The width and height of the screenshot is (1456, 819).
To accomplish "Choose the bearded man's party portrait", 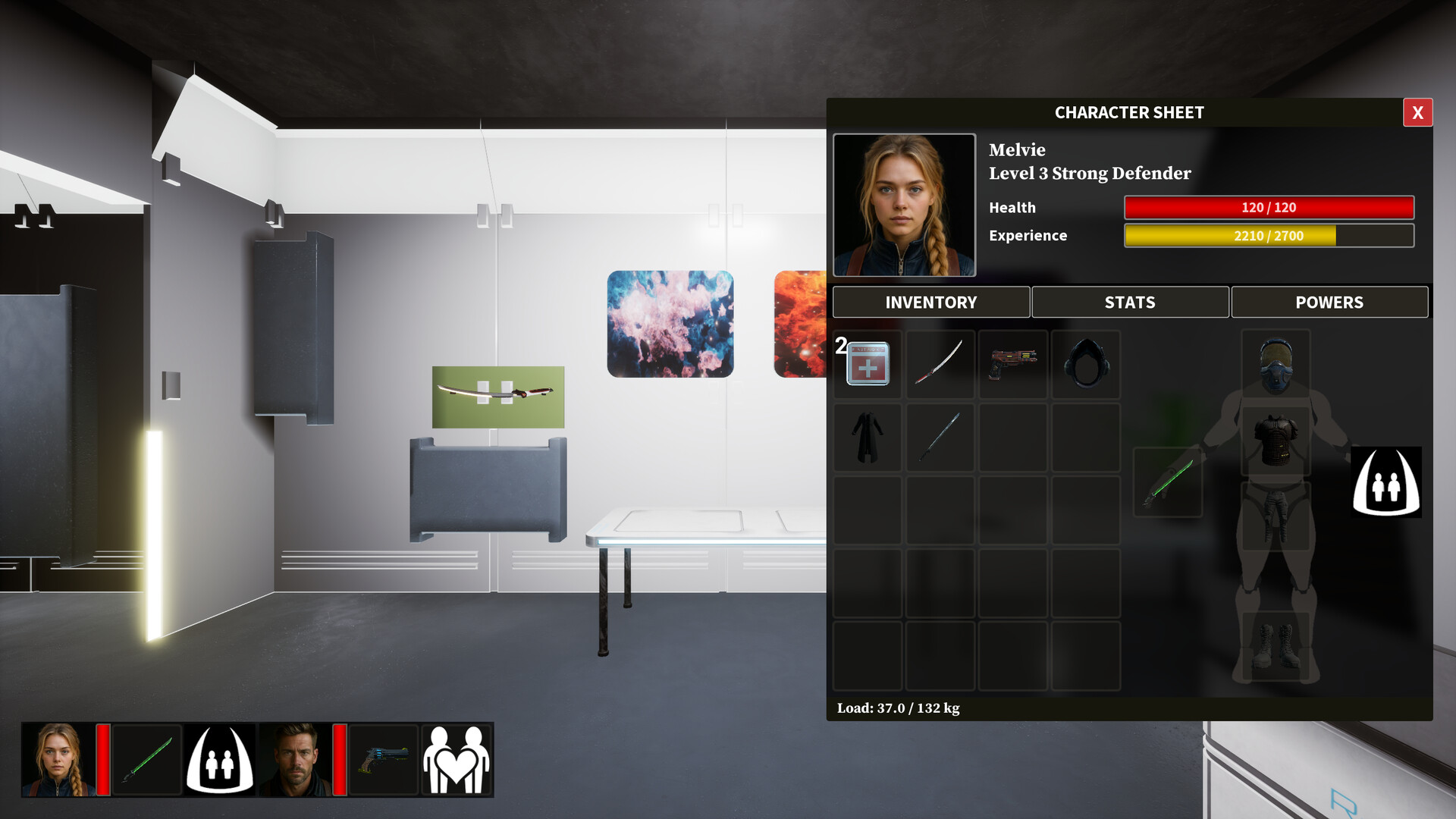I will [294, 760].
